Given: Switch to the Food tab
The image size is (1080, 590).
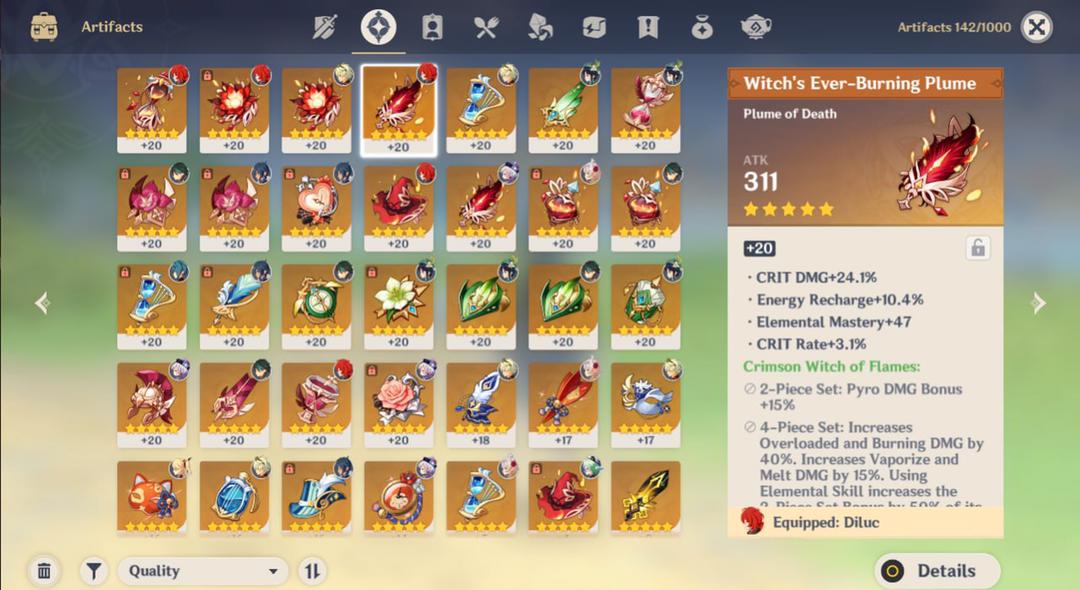Looking at the screenshot, I should (486, 27).
